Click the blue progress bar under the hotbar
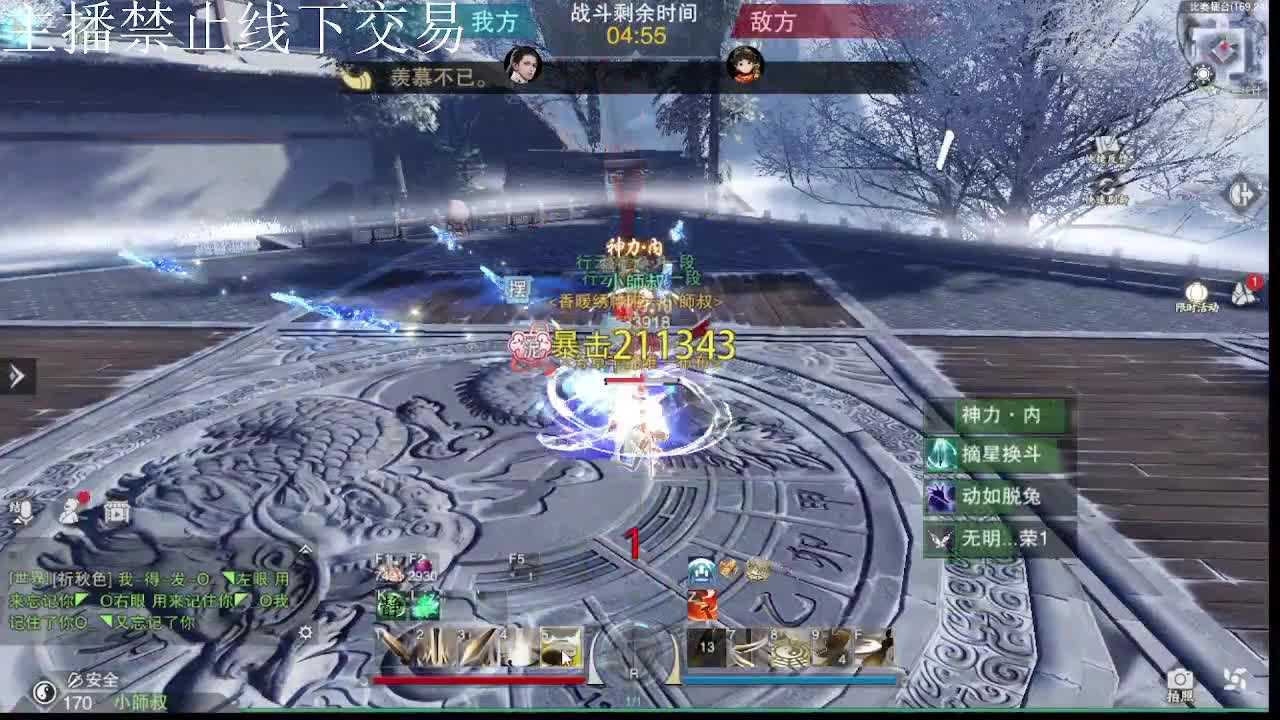 tap(790, 678)
